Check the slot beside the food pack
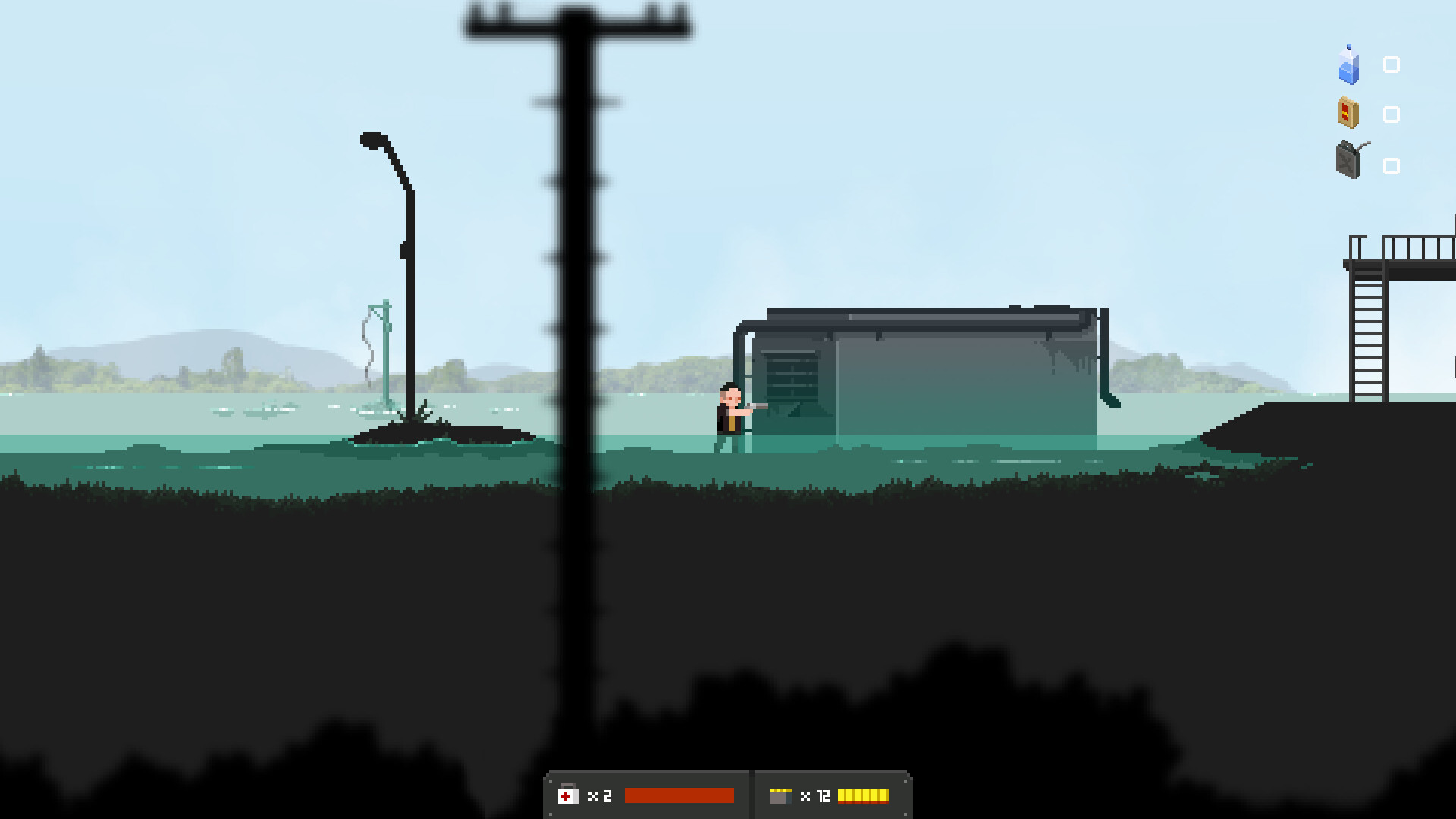The width and height of the screenshot is (1456, 819). (1392, 114)
